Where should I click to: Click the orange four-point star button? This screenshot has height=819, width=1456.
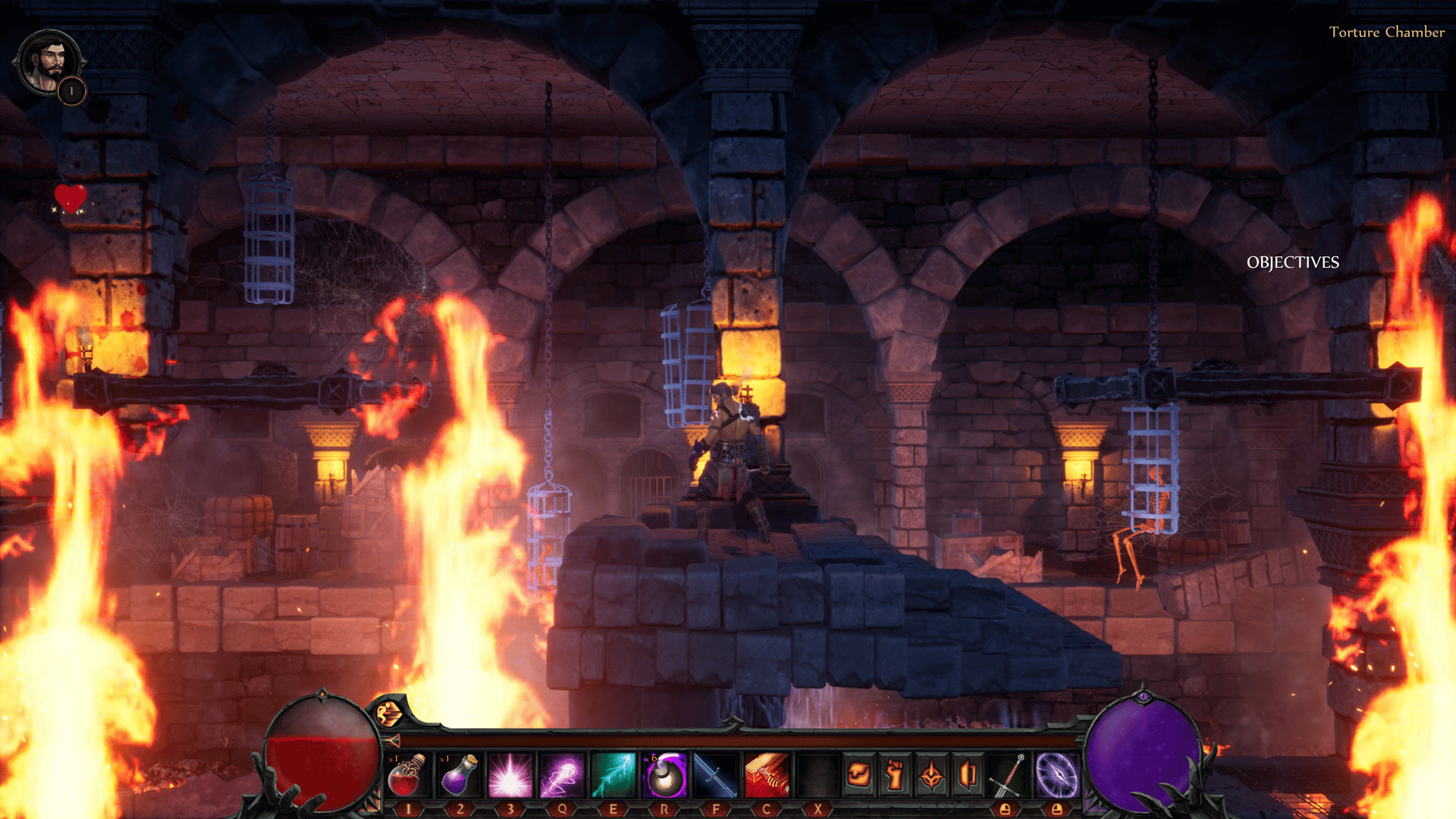931,775
